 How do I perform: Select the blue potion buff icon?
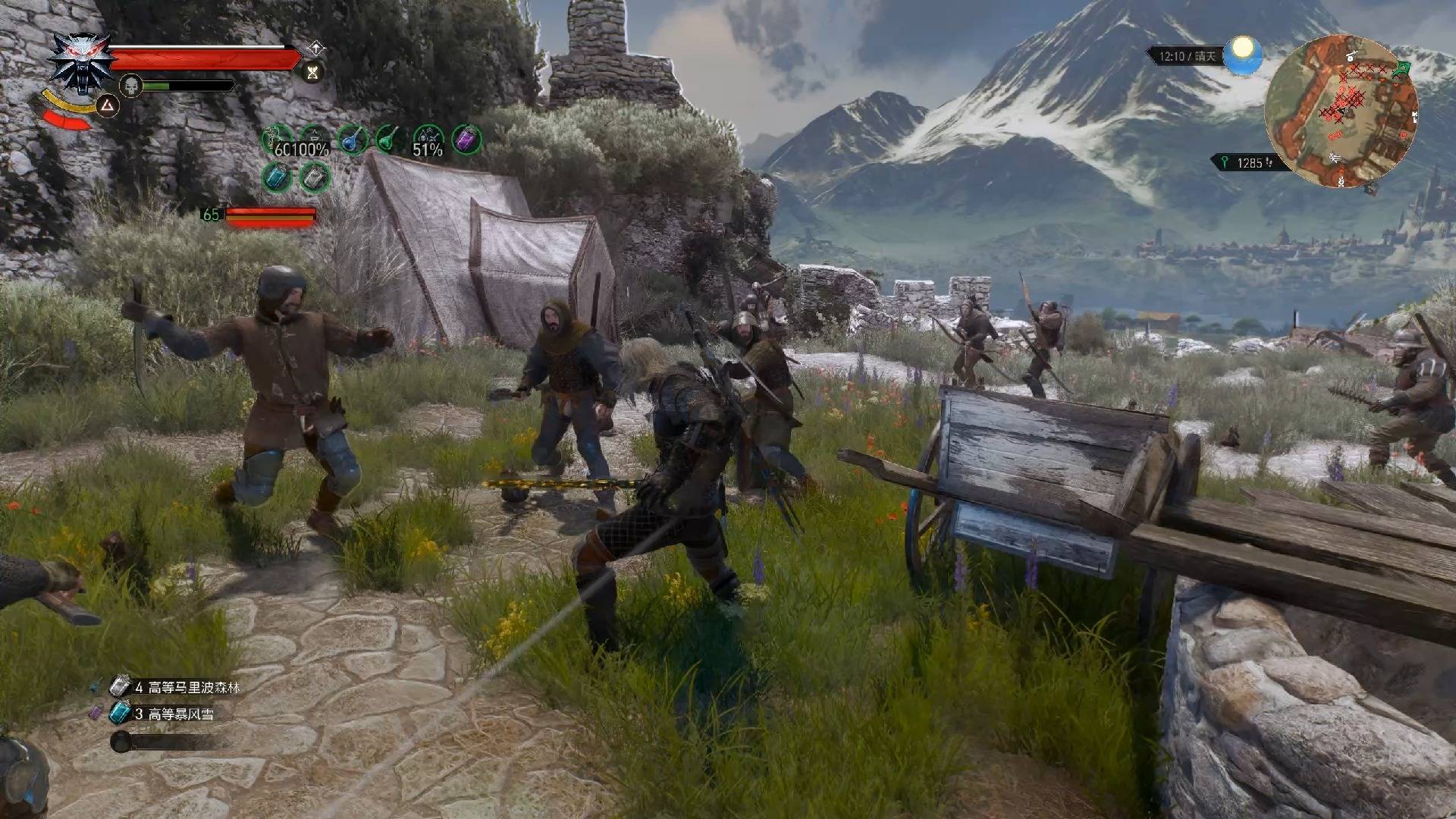(353, 140)
